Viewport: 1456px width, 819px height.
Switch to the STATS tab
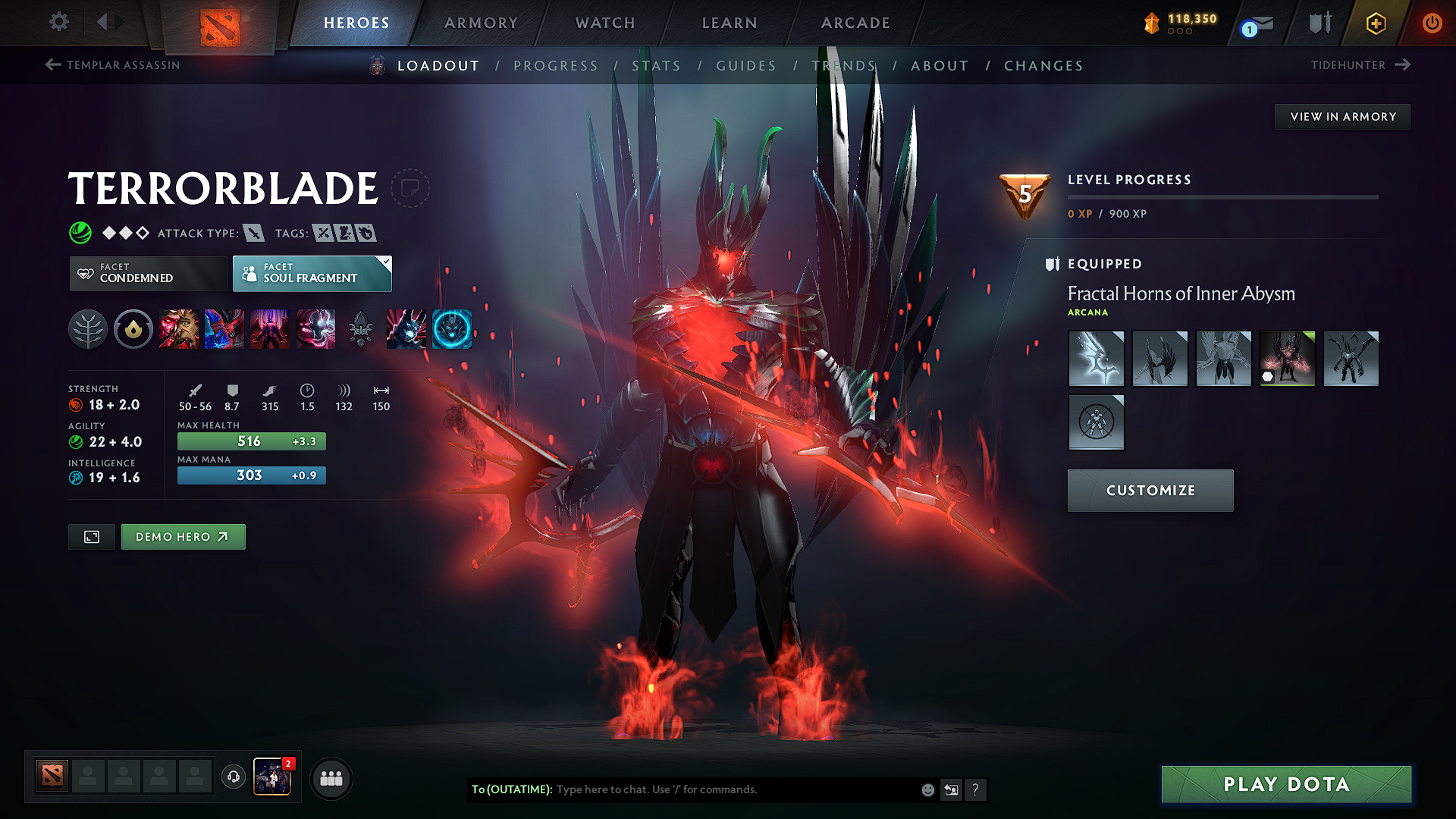(x=657, y=65)
